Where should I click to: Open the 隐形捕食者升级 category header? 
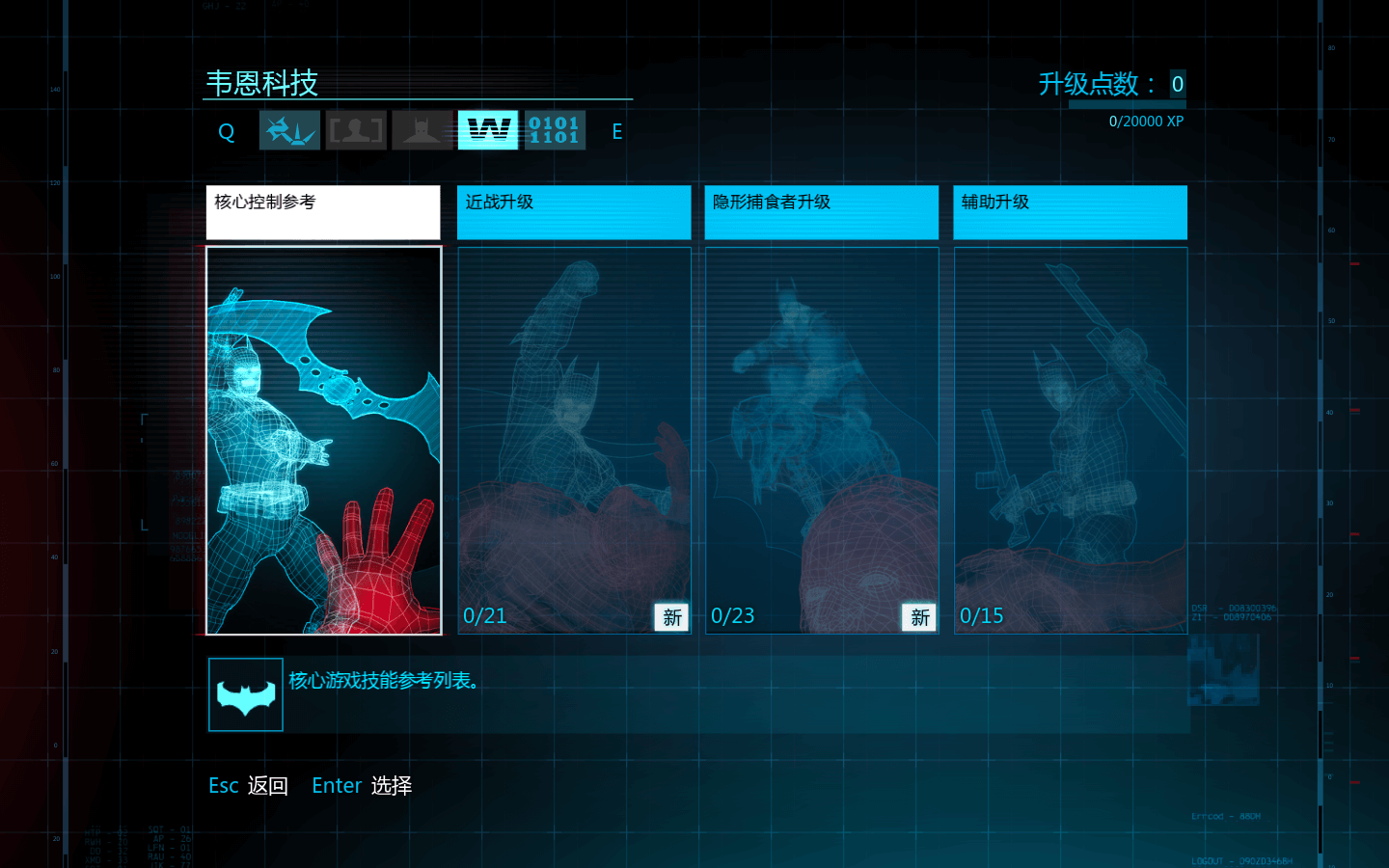822,212
